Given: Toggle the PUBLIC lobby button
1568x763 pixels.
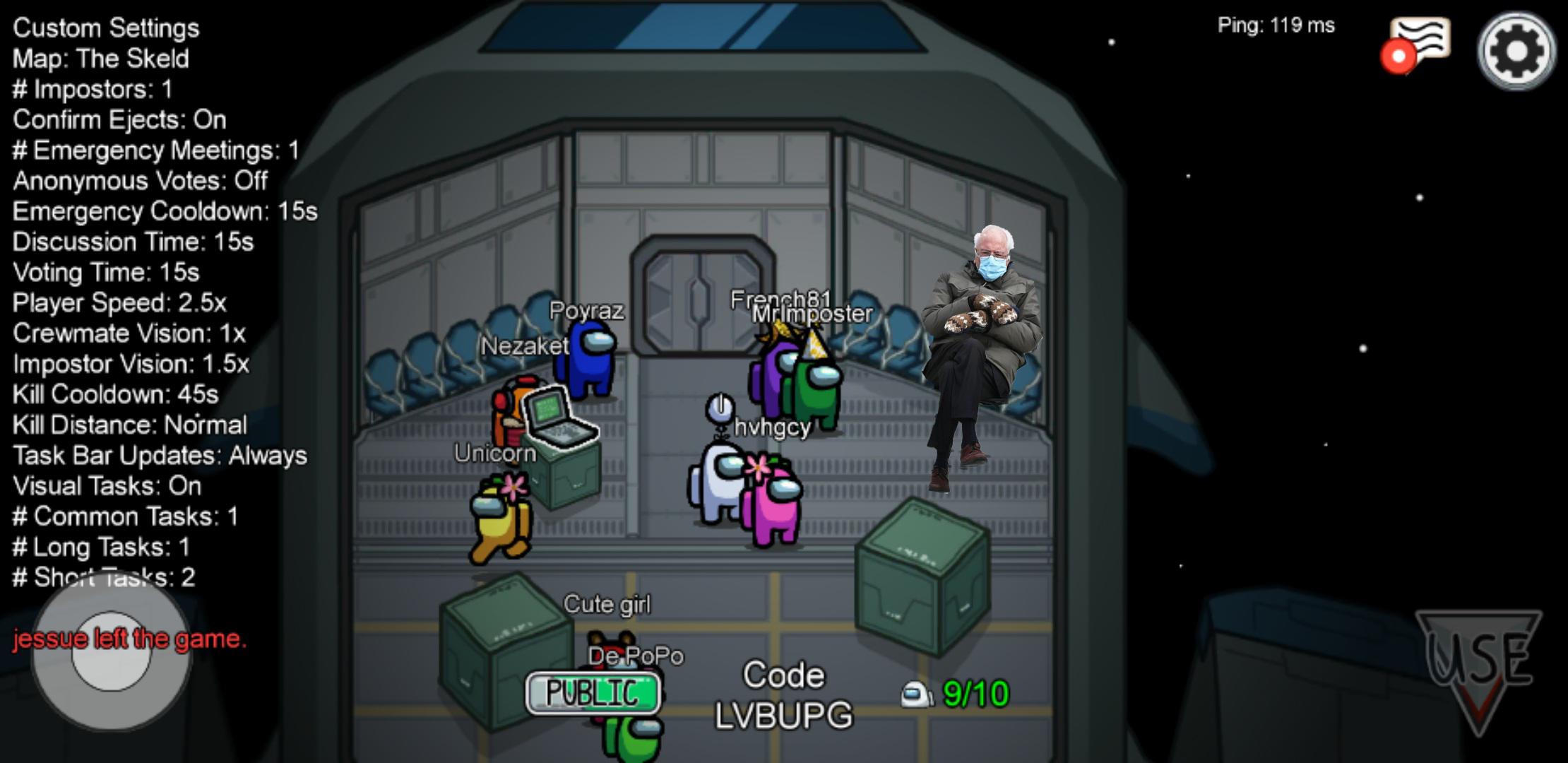Looking at the screenshot, I should [x=593, y=692].
